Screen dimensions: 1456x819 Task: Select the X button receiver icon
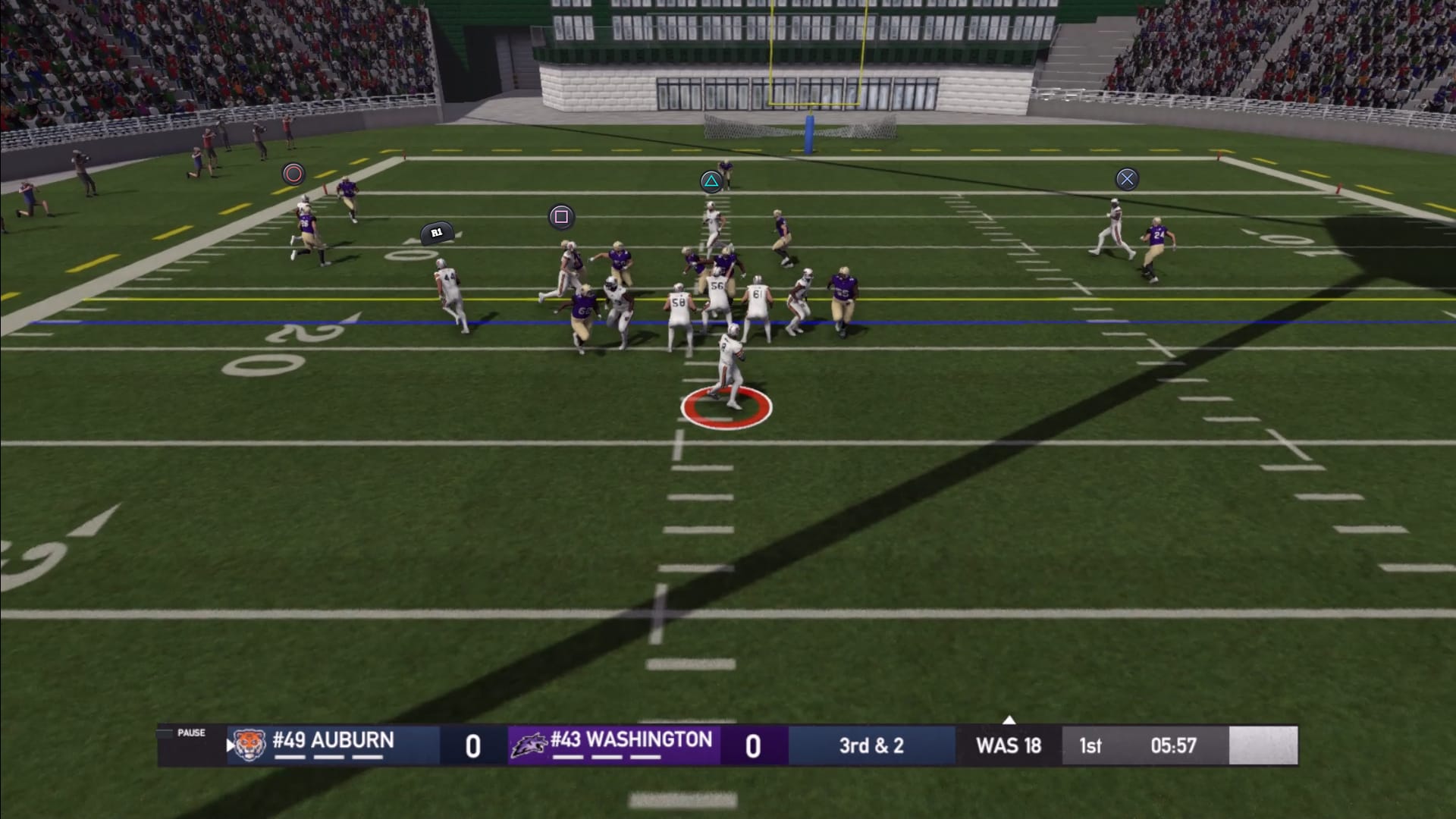[1127, 178]
